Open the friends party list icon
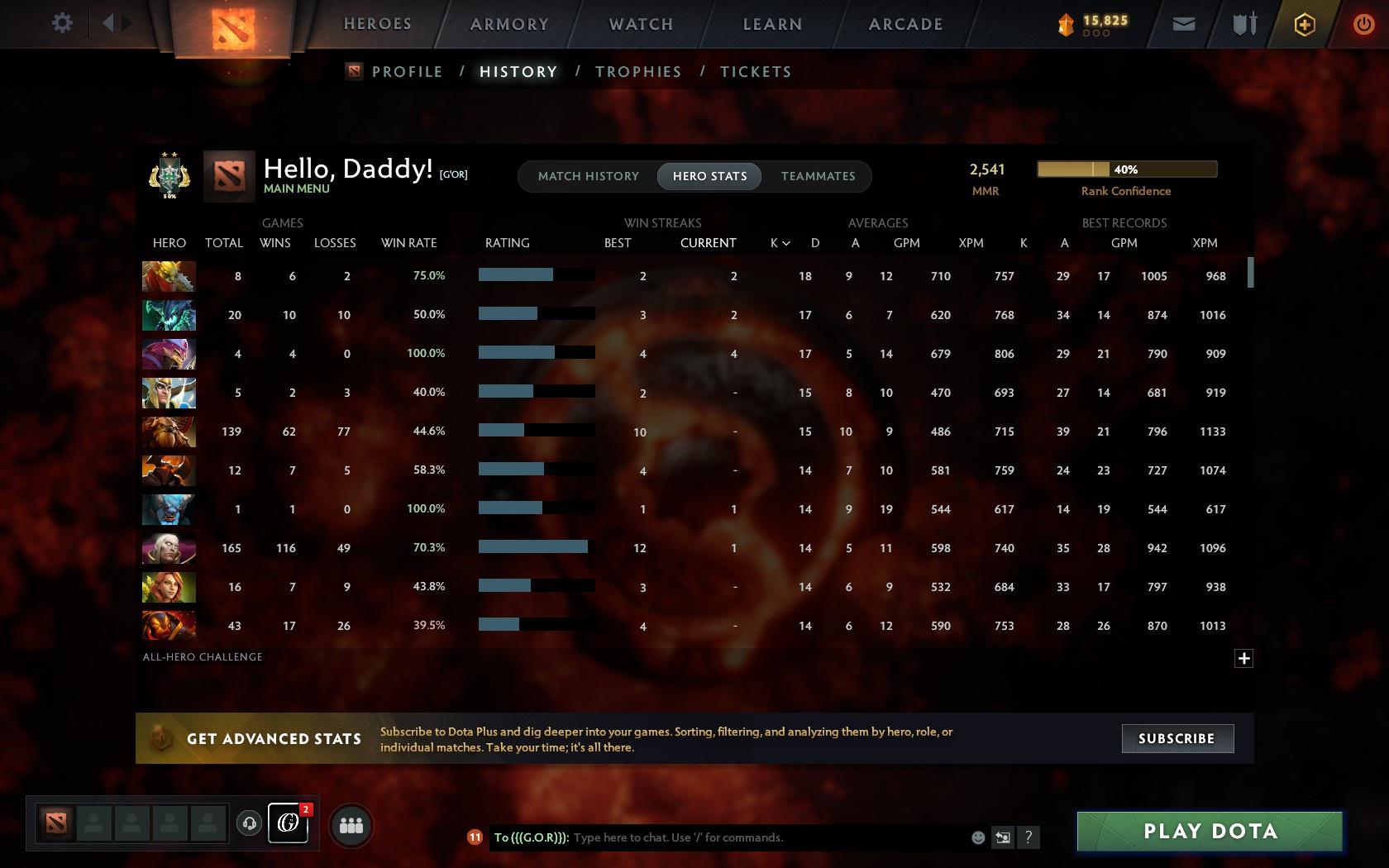Viewport: 1389px width, 868px height. pos(351,823)
